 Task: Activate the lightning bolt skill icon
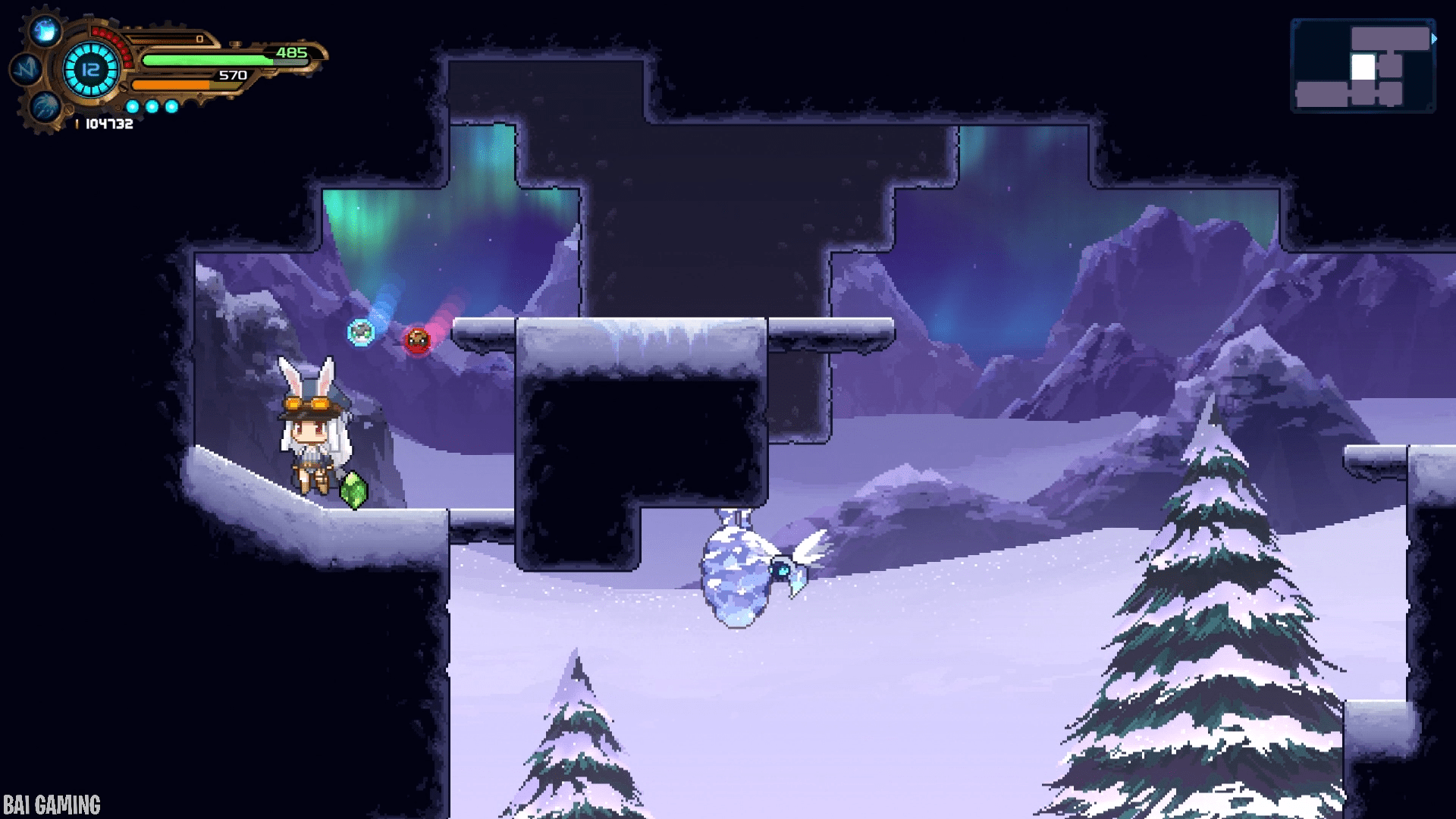click(x=27, y=69)
